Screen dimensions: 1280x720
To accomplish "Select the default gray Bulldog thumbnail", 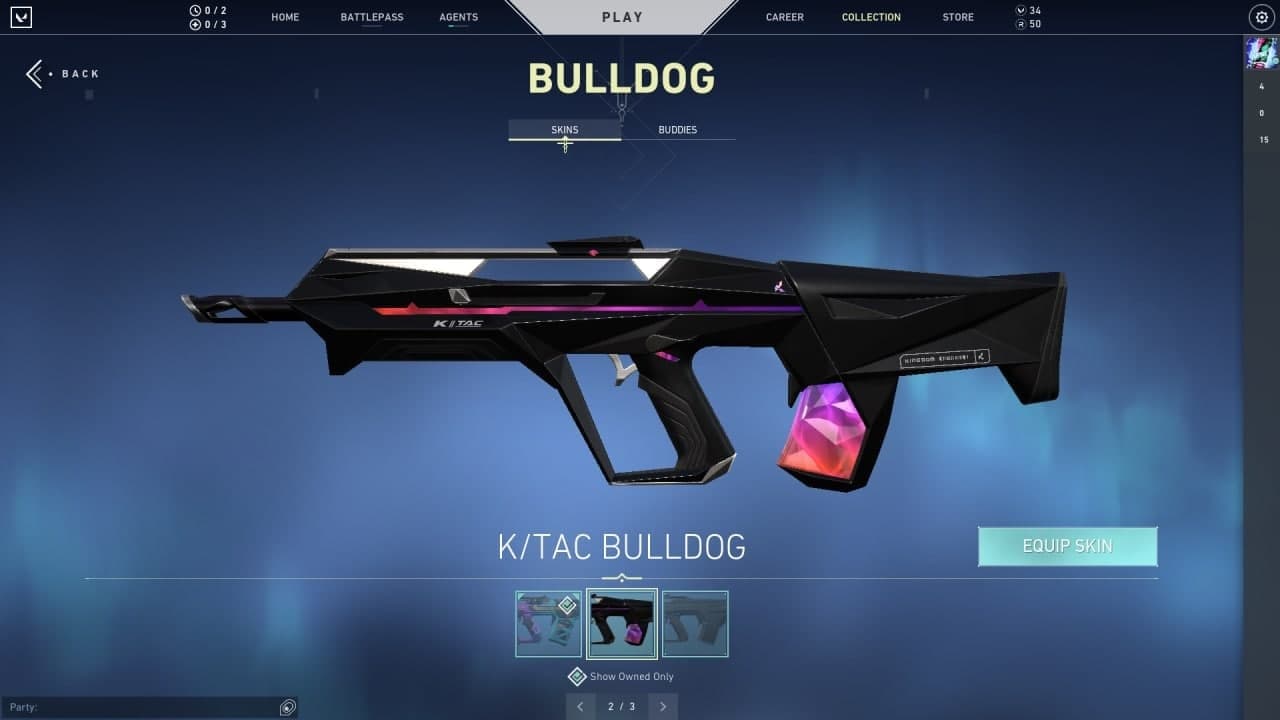I will tap(695, 624).
